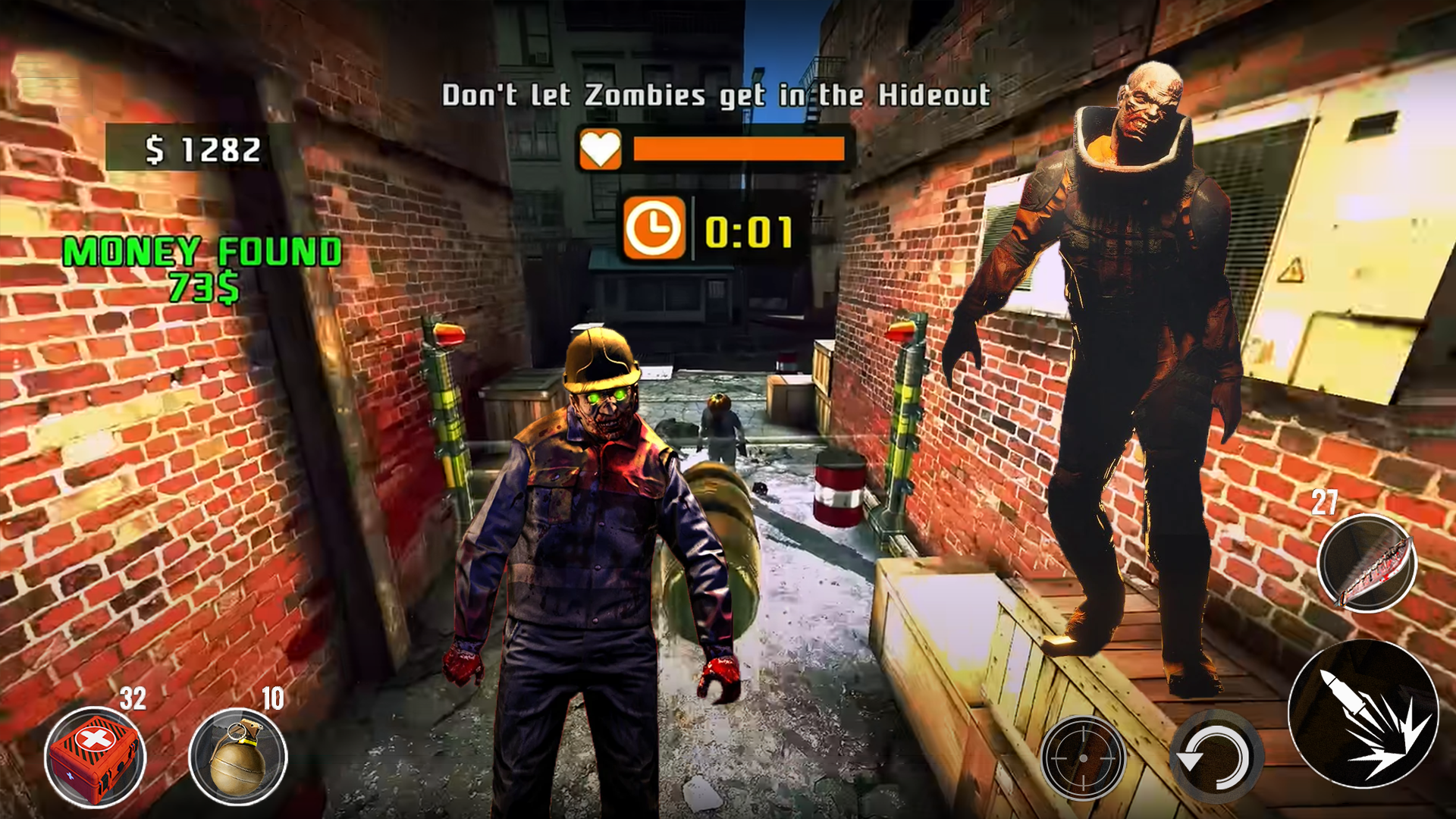Click the orange hideout health bar

click(x=739, y=149)
